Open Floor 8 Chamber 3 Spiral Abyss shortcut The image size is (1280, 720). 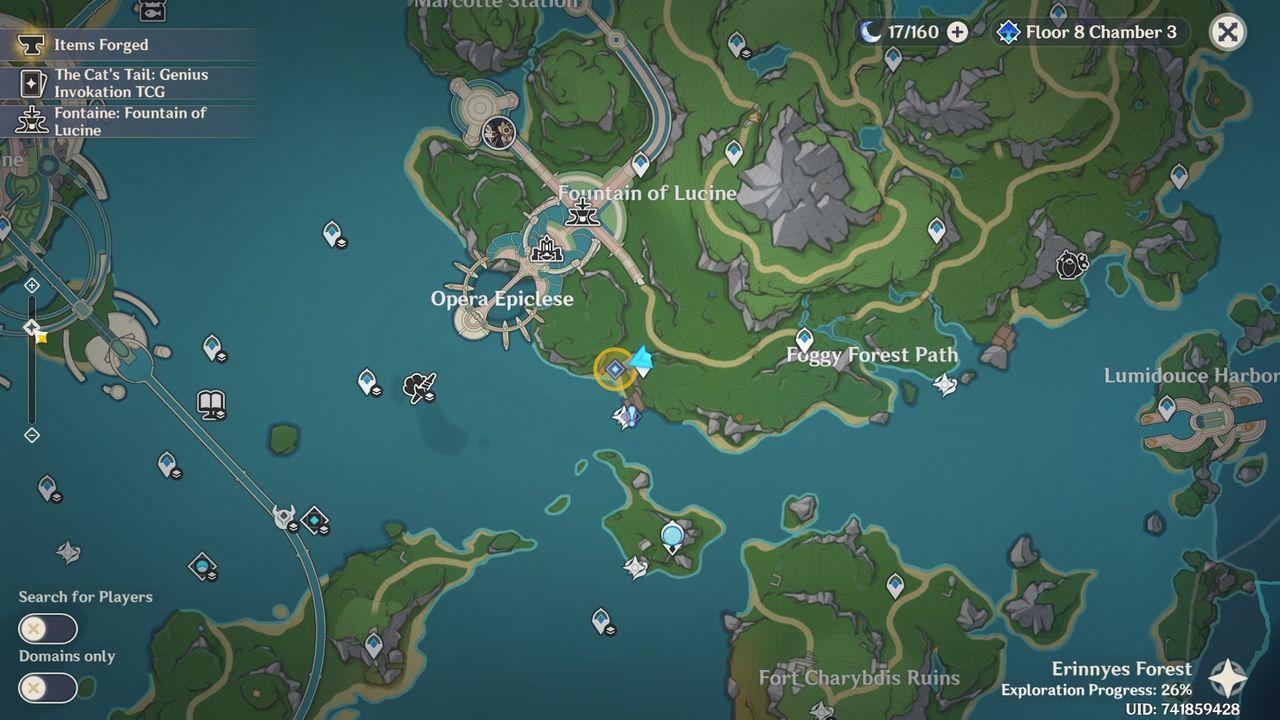click(x=1090, y=32)
